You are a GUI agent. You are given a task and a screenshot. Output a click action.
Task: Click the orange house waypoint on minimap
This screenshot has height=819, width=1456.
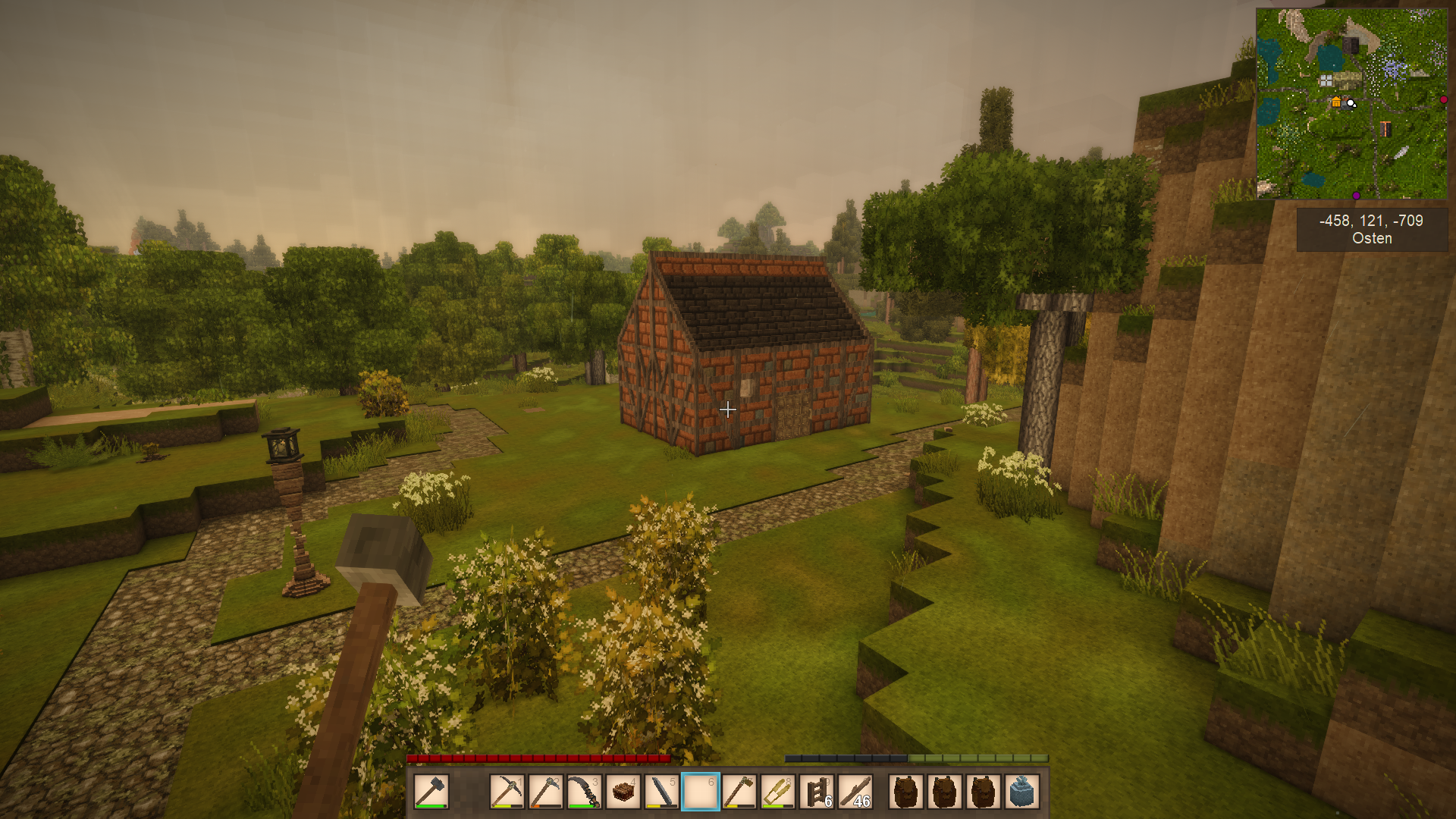tap(1336, 102)
